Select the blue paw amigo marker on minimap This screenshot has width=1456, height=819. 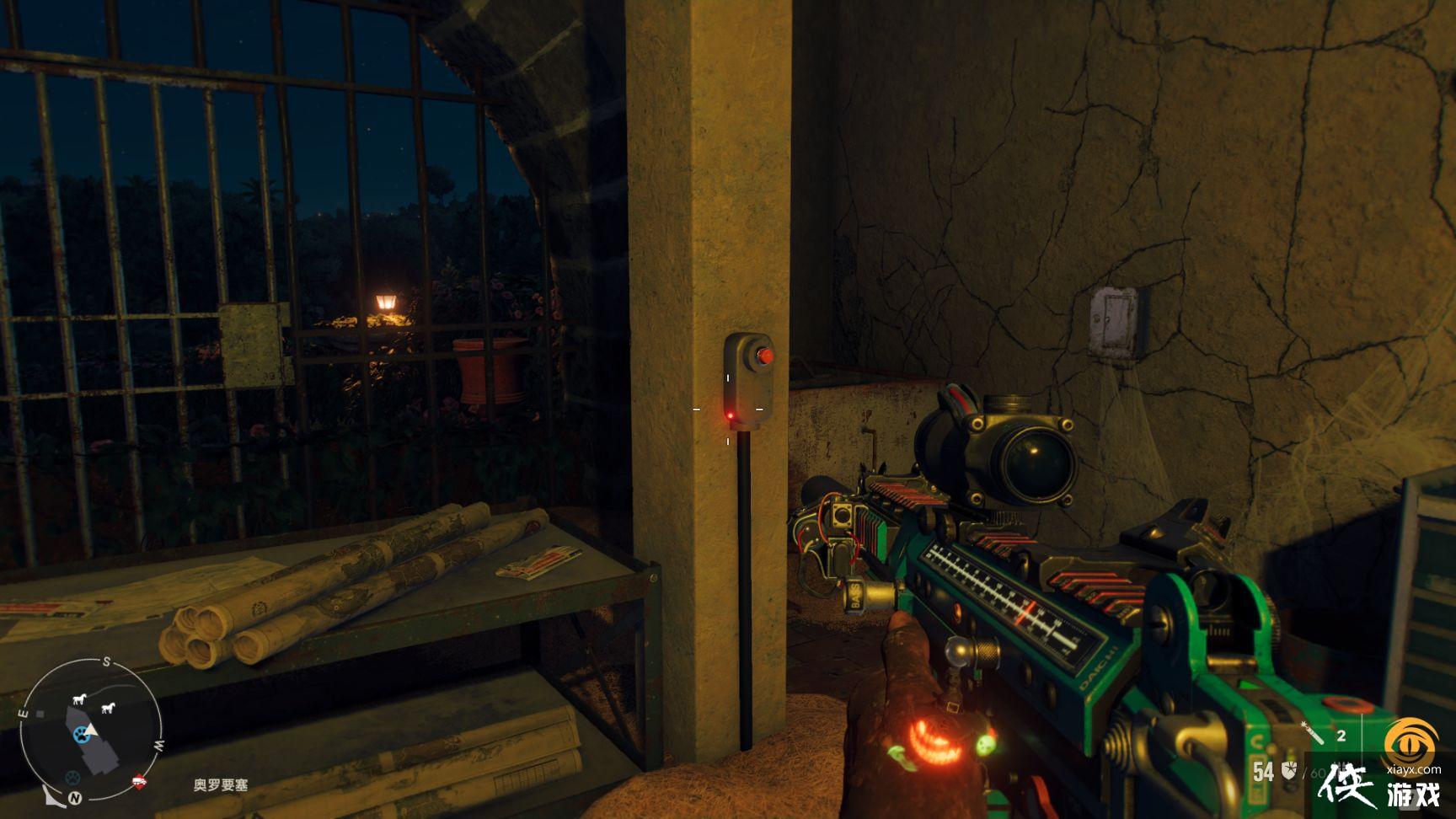81,735
